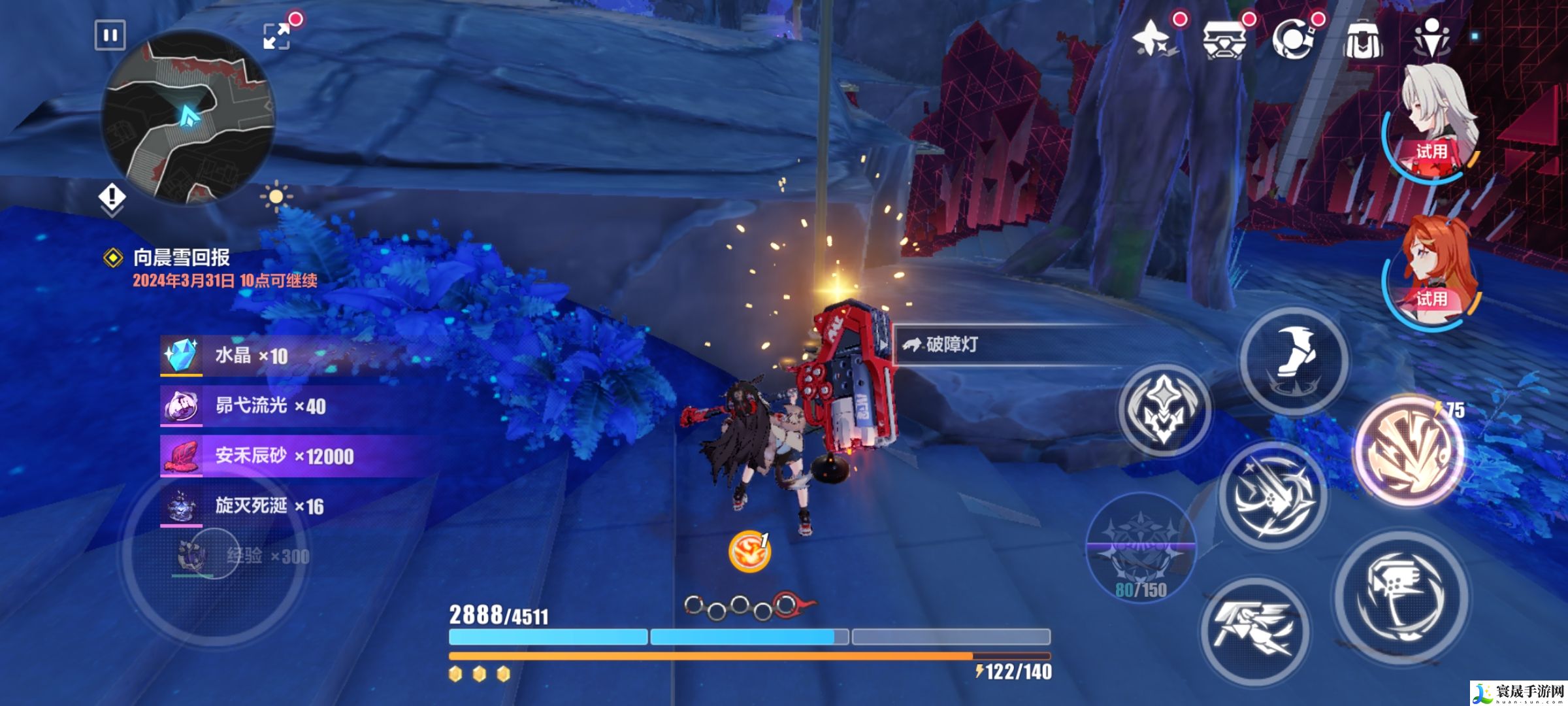Open the supply shop icon
This screenshot has height=706, width=1568.
click(x=1224, y=39)
